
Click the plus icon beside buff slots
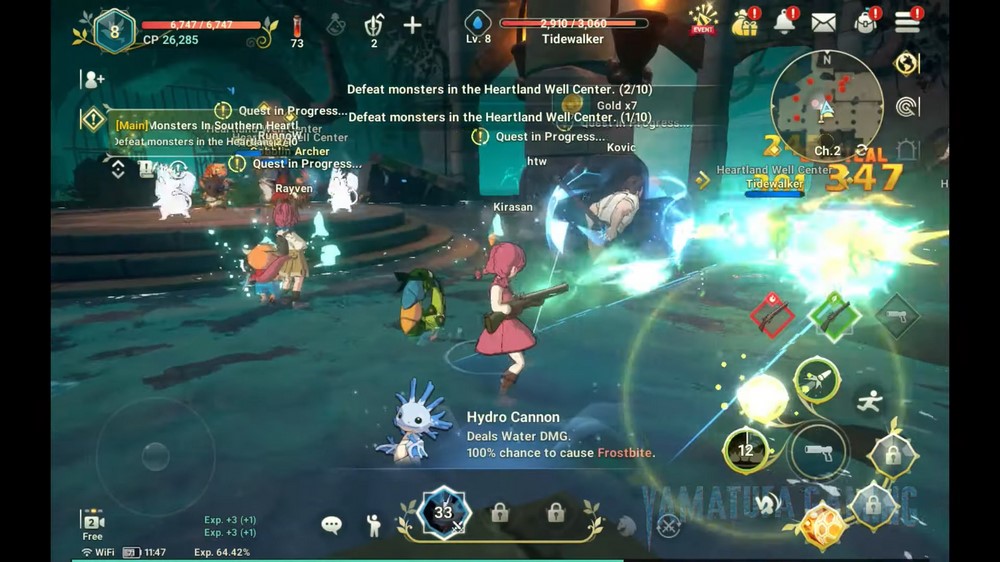pyautogui.click(x=412, y=25)
